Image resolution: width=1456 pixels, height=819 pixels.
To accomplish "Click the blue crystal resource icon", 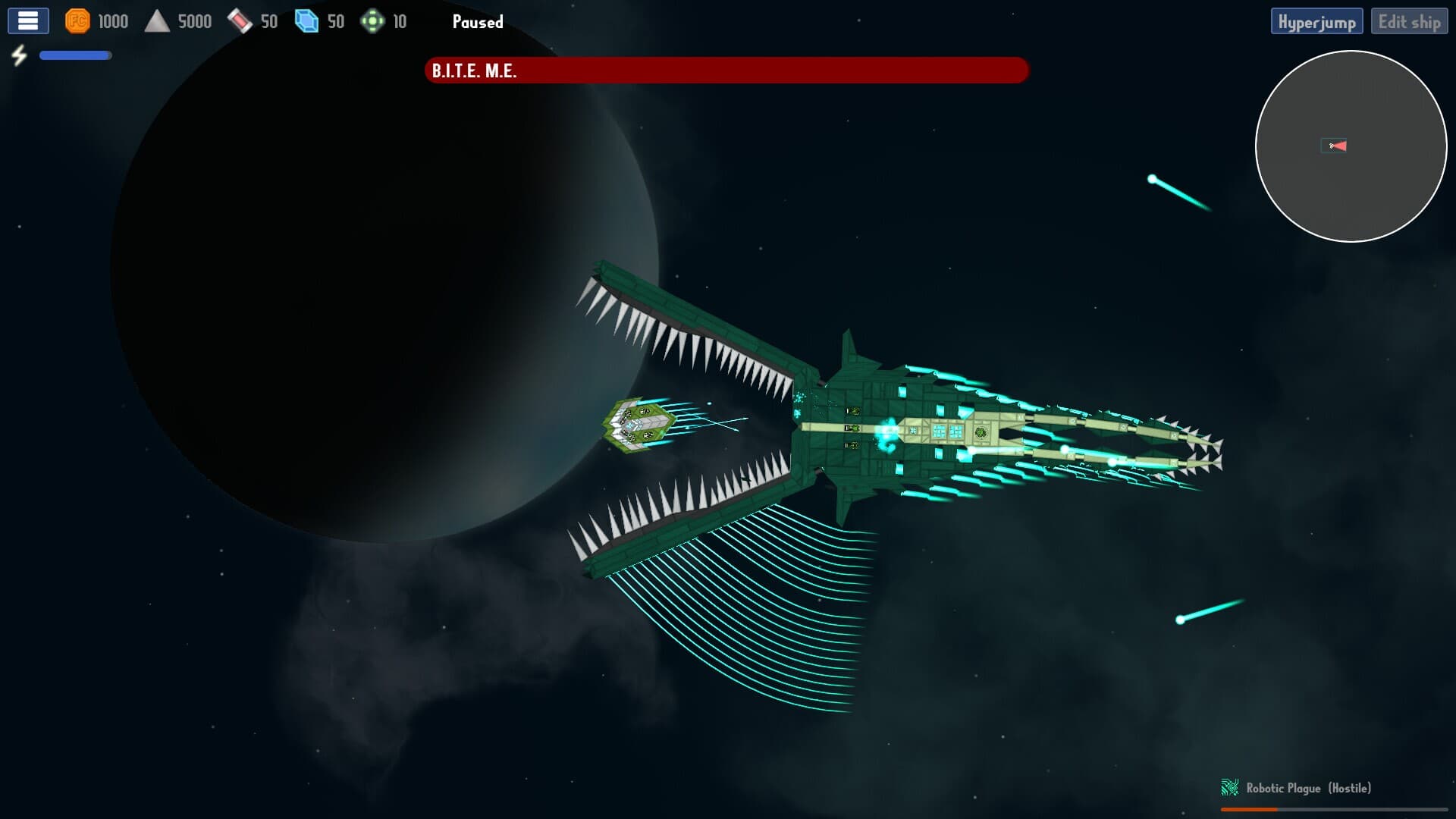I will point(306,21).
